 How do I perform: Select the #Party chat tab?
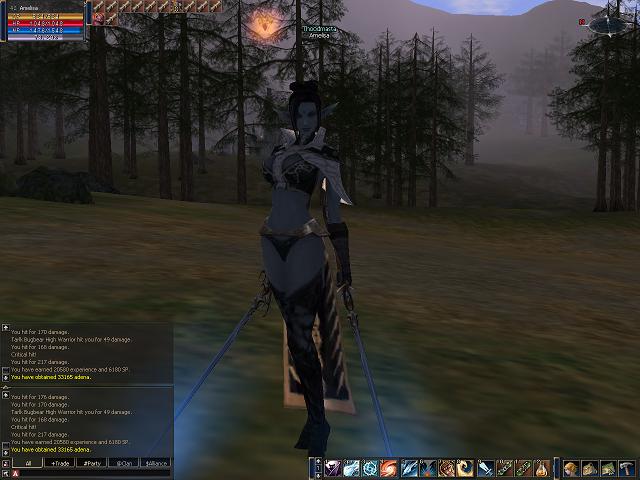92,463
